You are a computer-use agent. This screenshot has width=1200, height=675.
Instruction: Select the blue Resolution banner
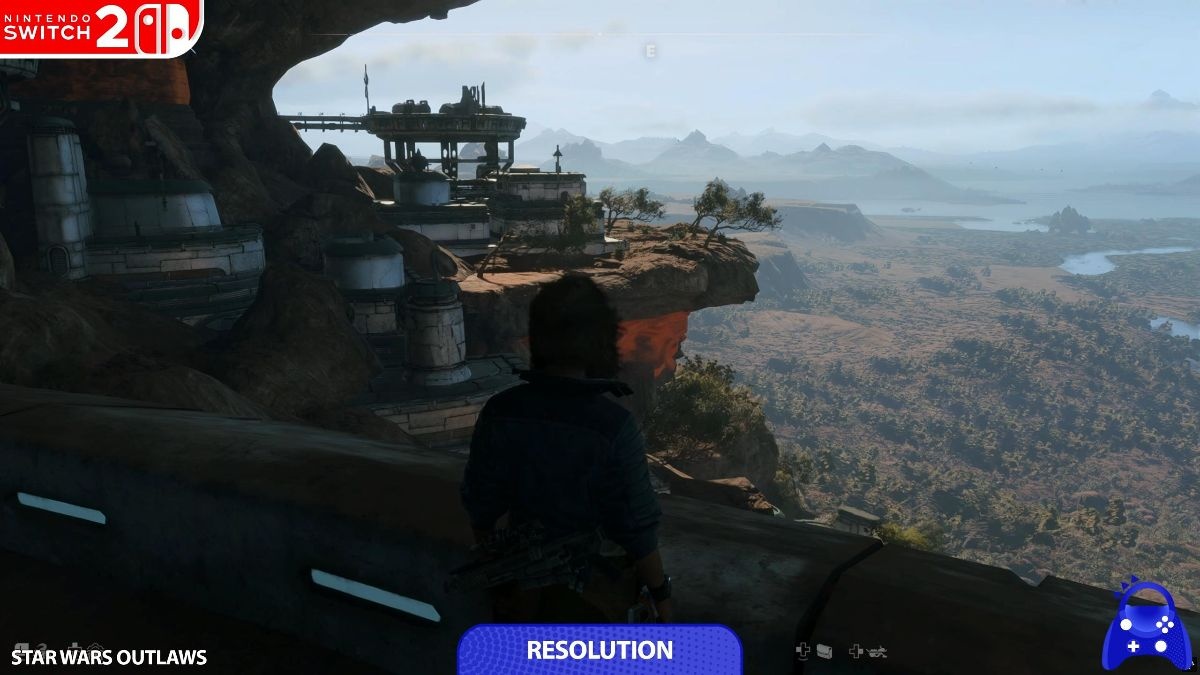(600, 650)
